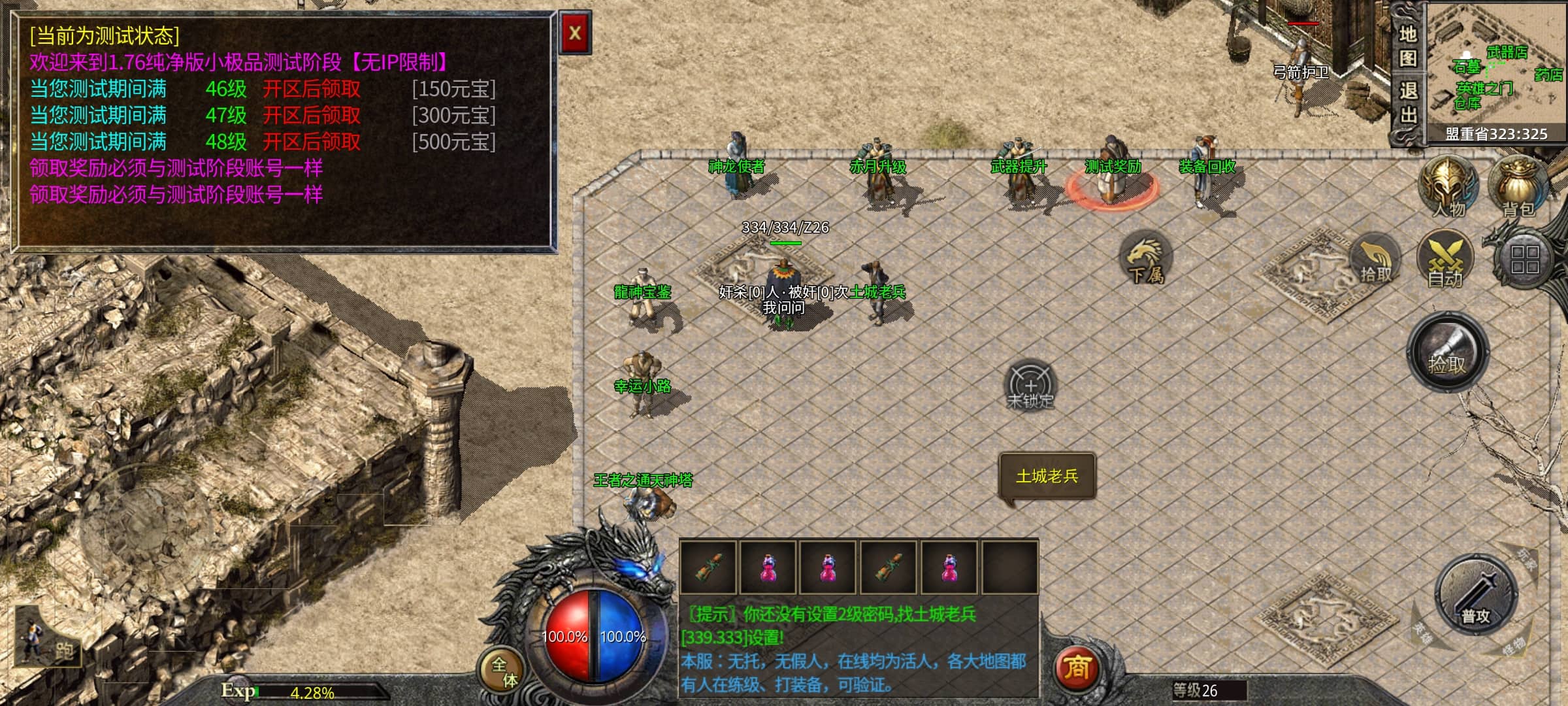Activate the large 捡取 pickup button
Image resolution: width=1568 pixels, height=706 pixels.
pyautogui.click(x=1447, y=353)
